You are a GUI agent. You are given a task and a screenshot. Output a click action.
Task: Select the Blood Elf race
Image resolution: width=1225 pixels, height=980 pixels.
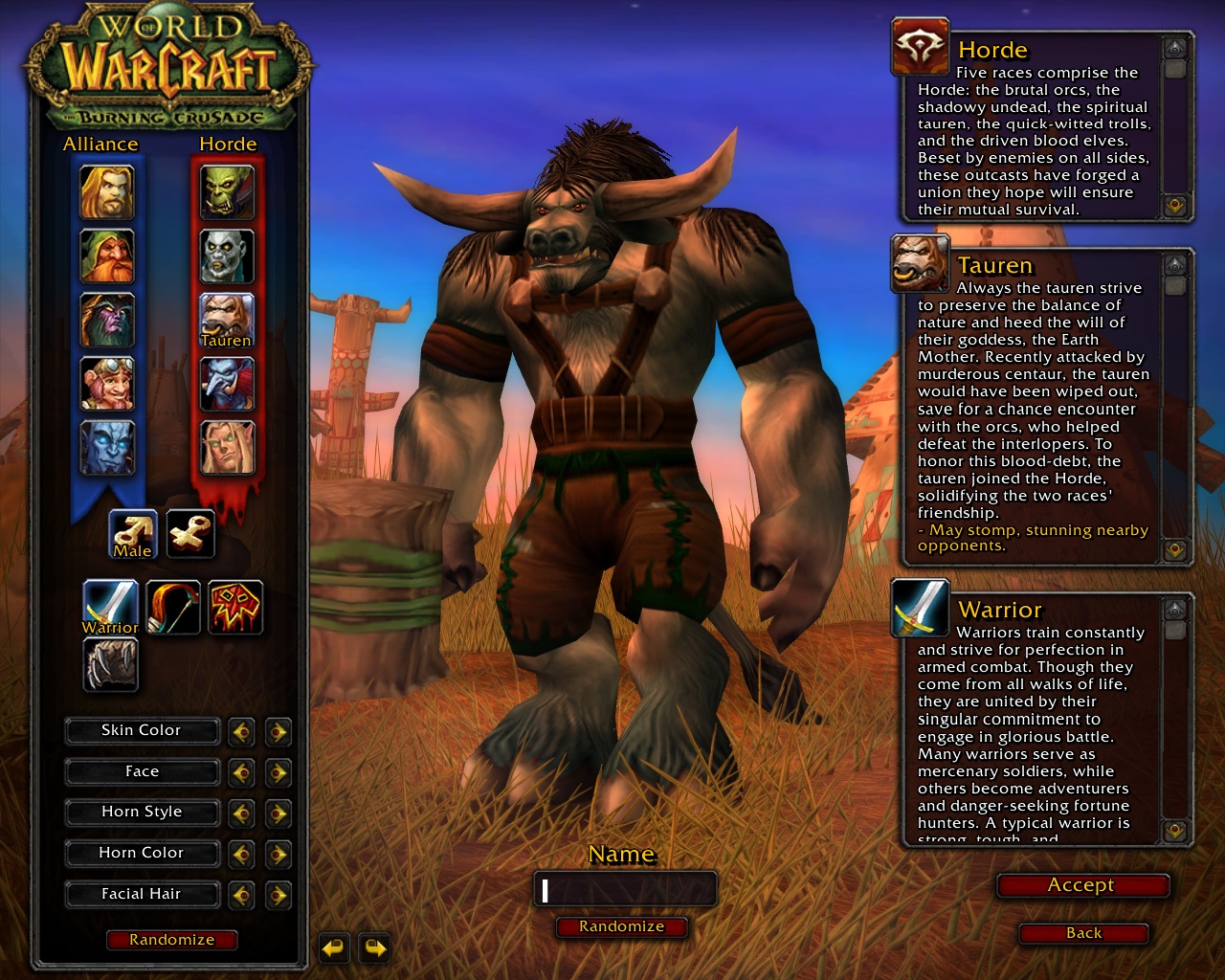[227, 448]
